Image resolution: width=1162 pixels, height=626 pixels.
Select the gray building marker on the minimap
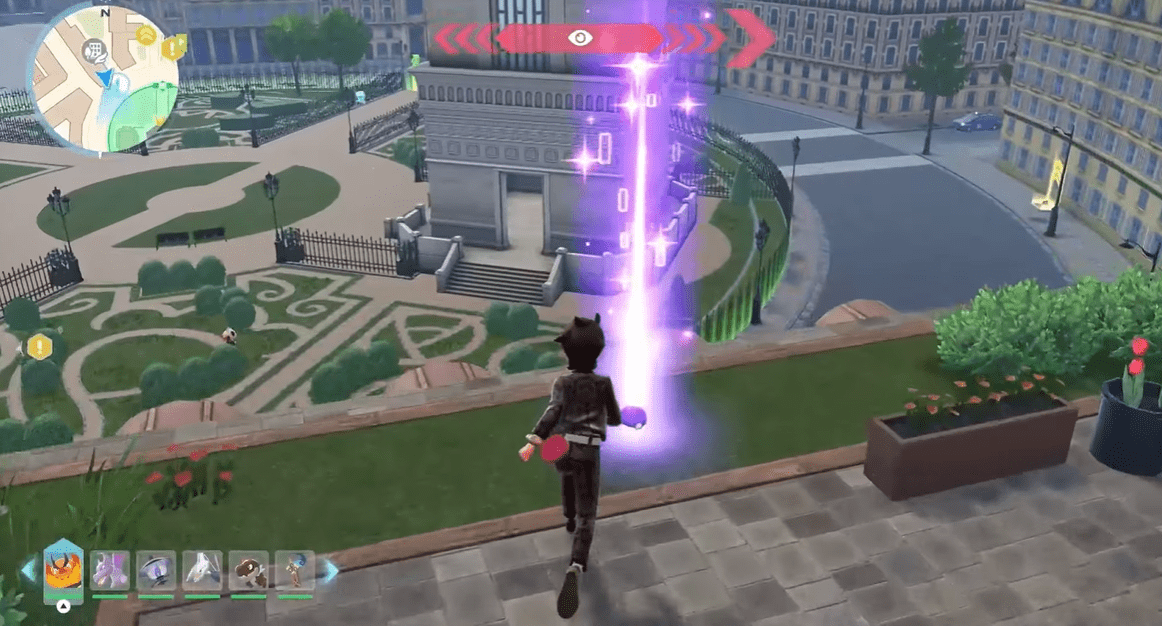tap(96, 49)
